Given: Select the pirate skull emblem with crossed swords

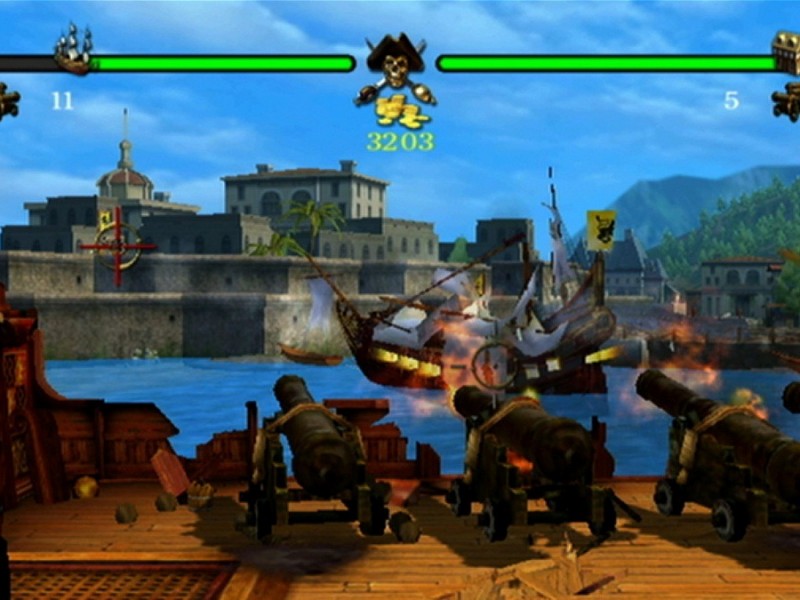Looking at the screenshot, I should [x=395, y=62].
